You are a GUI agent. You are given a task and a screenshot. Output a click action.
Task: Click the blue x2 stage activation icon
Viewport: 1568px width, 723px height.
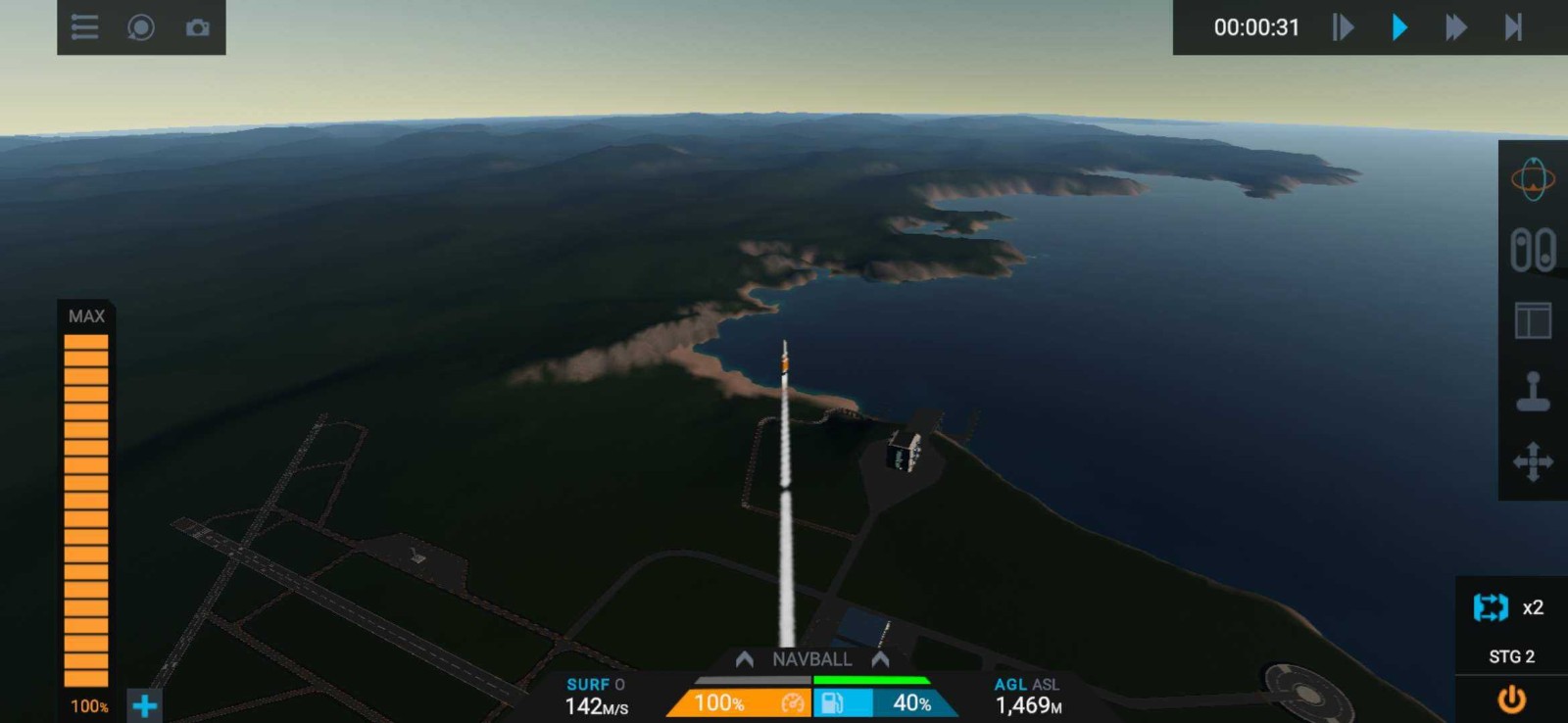1491,607
